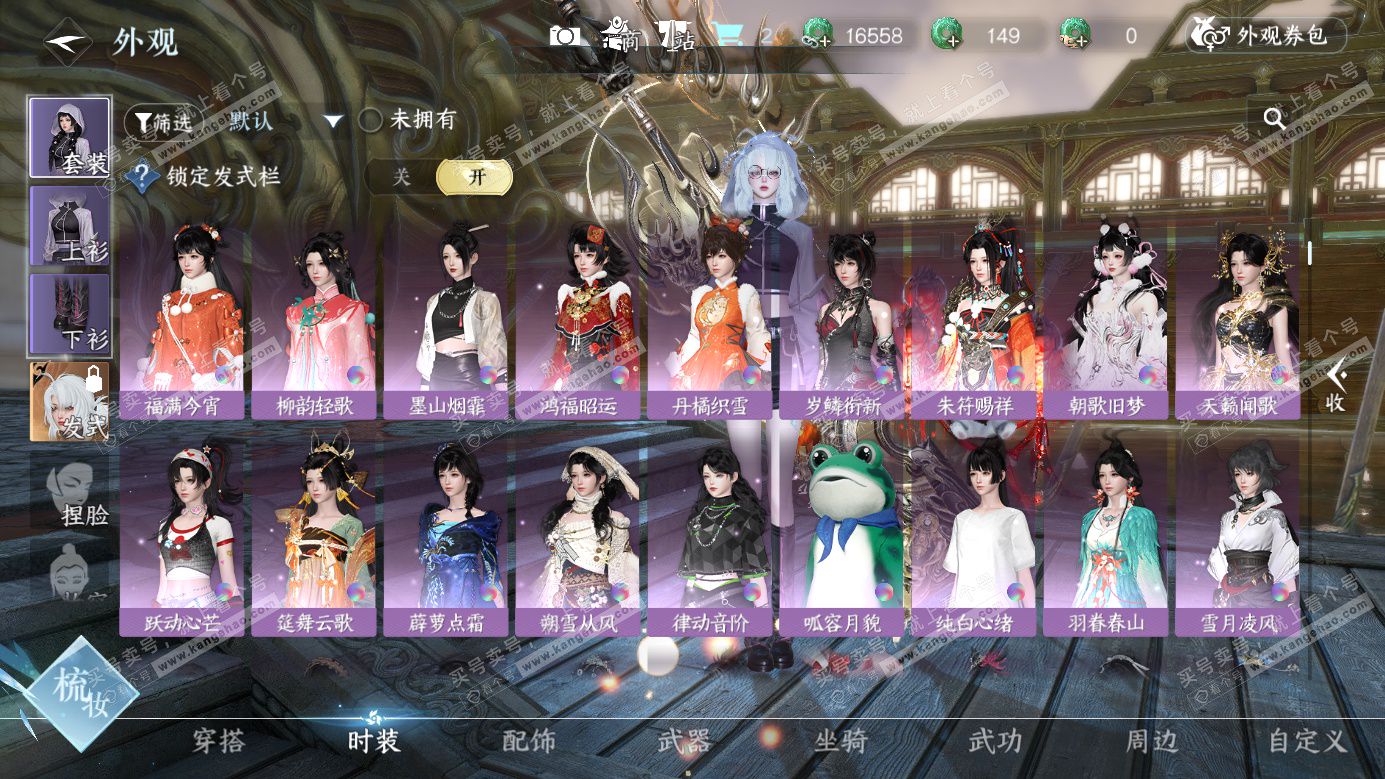
Task: Choose the 呱容月貌 frog costume
Action: (841, 540)
